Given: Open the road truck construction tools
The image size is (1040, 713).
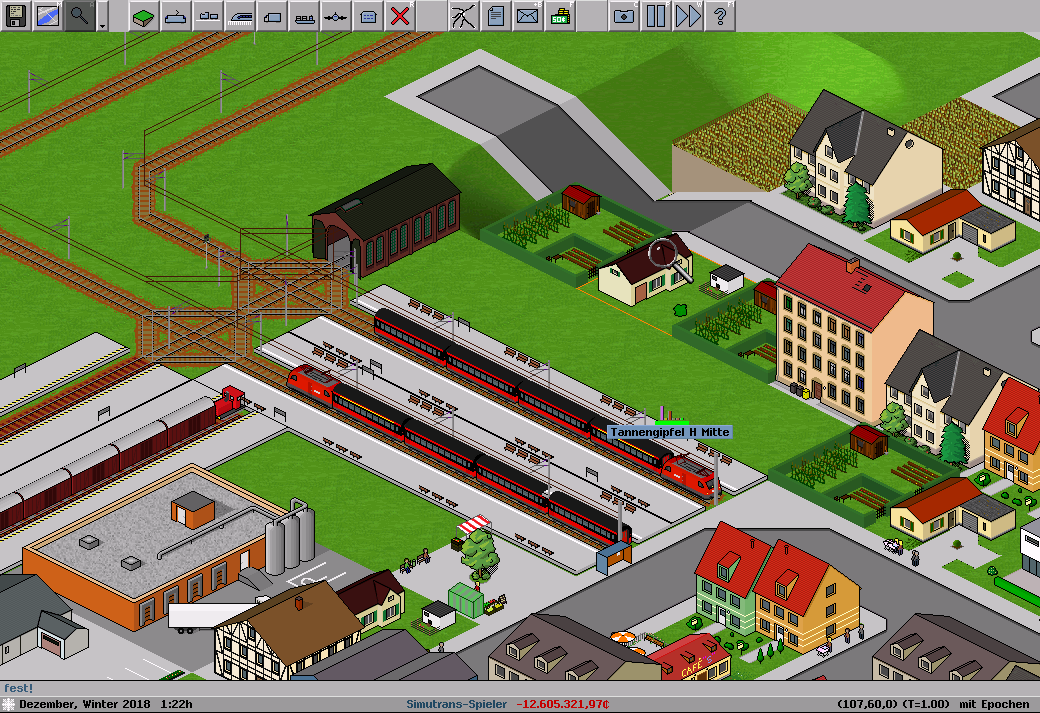Looking at the screenshot, I should point(272,16).
